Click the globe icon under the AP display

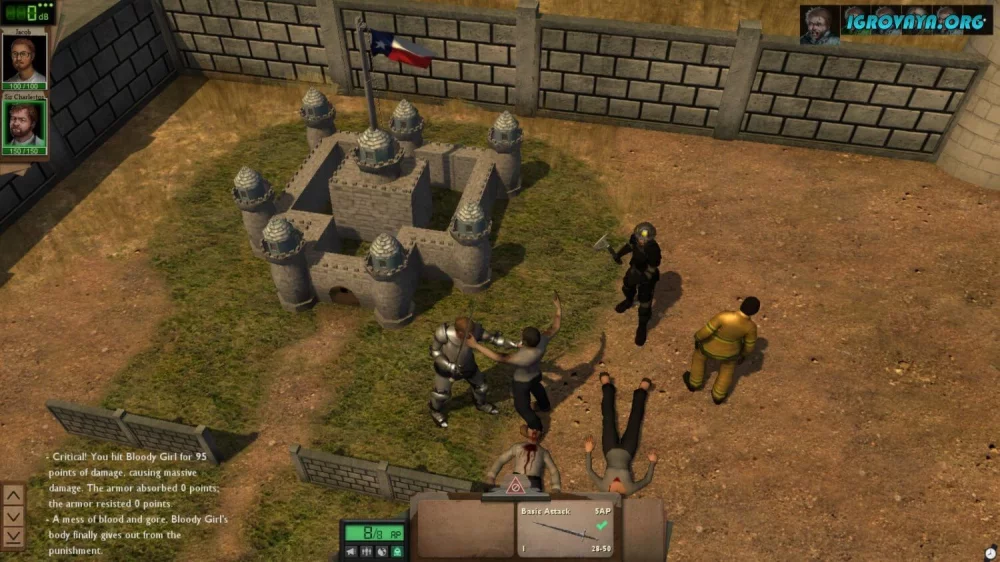coord(381,551)
